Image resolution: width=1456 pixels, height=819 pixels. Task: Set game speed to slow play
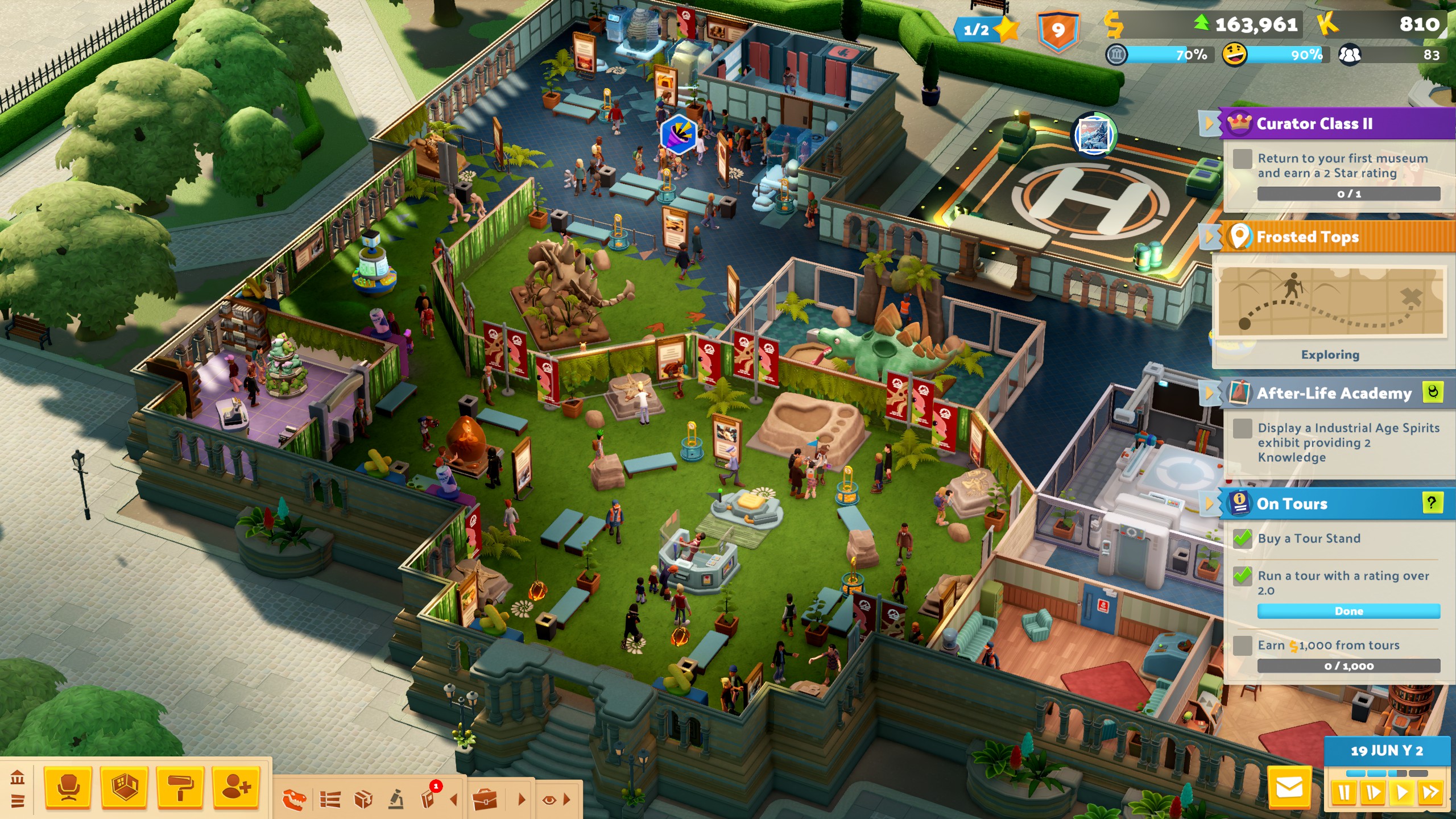1373,793
